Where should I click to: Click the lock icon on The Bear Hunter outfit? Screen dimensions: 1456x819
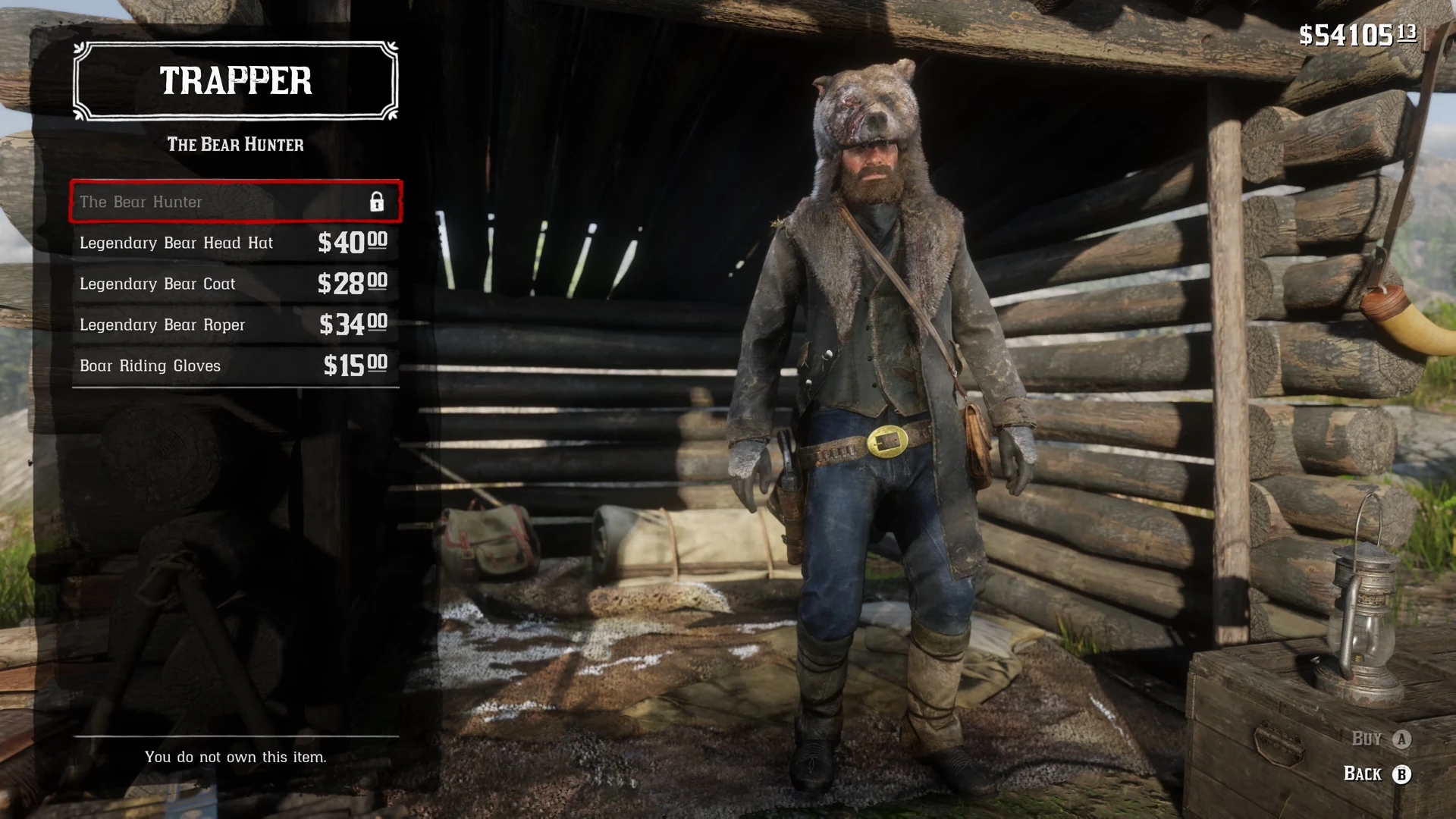(x=378, y=202)
